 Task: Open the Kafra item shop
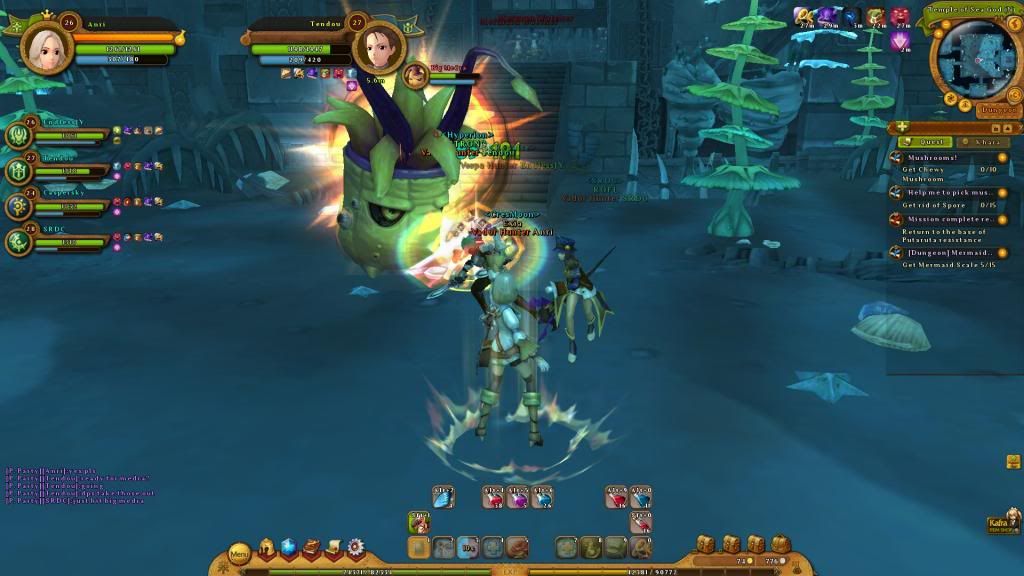(999, 524)
